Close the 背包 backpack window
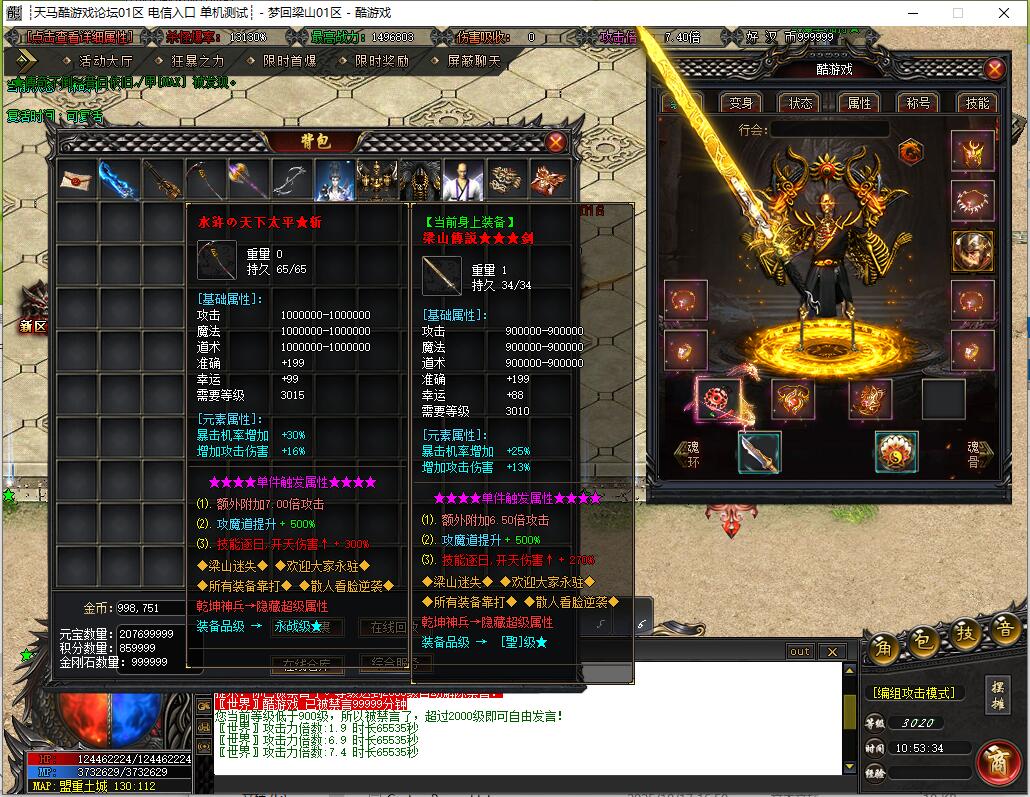1030x797 pixels. (x=556, y=142)
